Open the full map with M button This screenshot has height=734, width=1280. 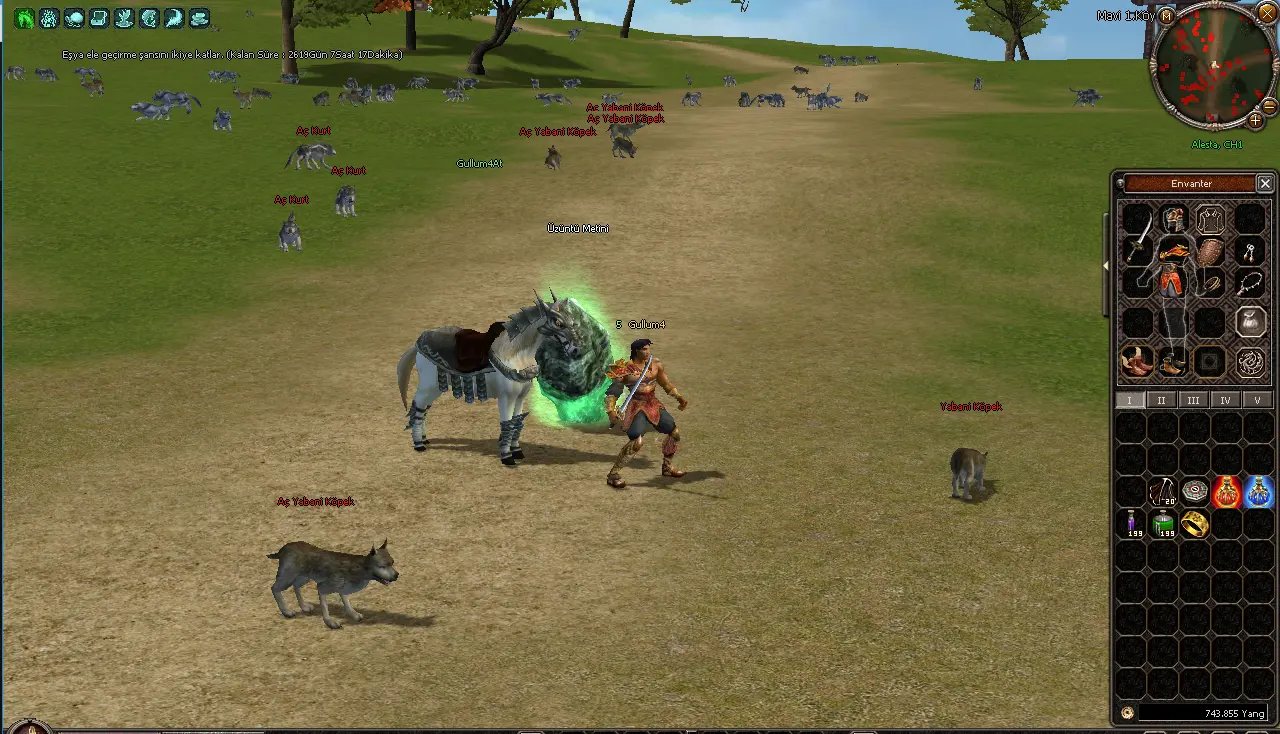click(1166, 16)
